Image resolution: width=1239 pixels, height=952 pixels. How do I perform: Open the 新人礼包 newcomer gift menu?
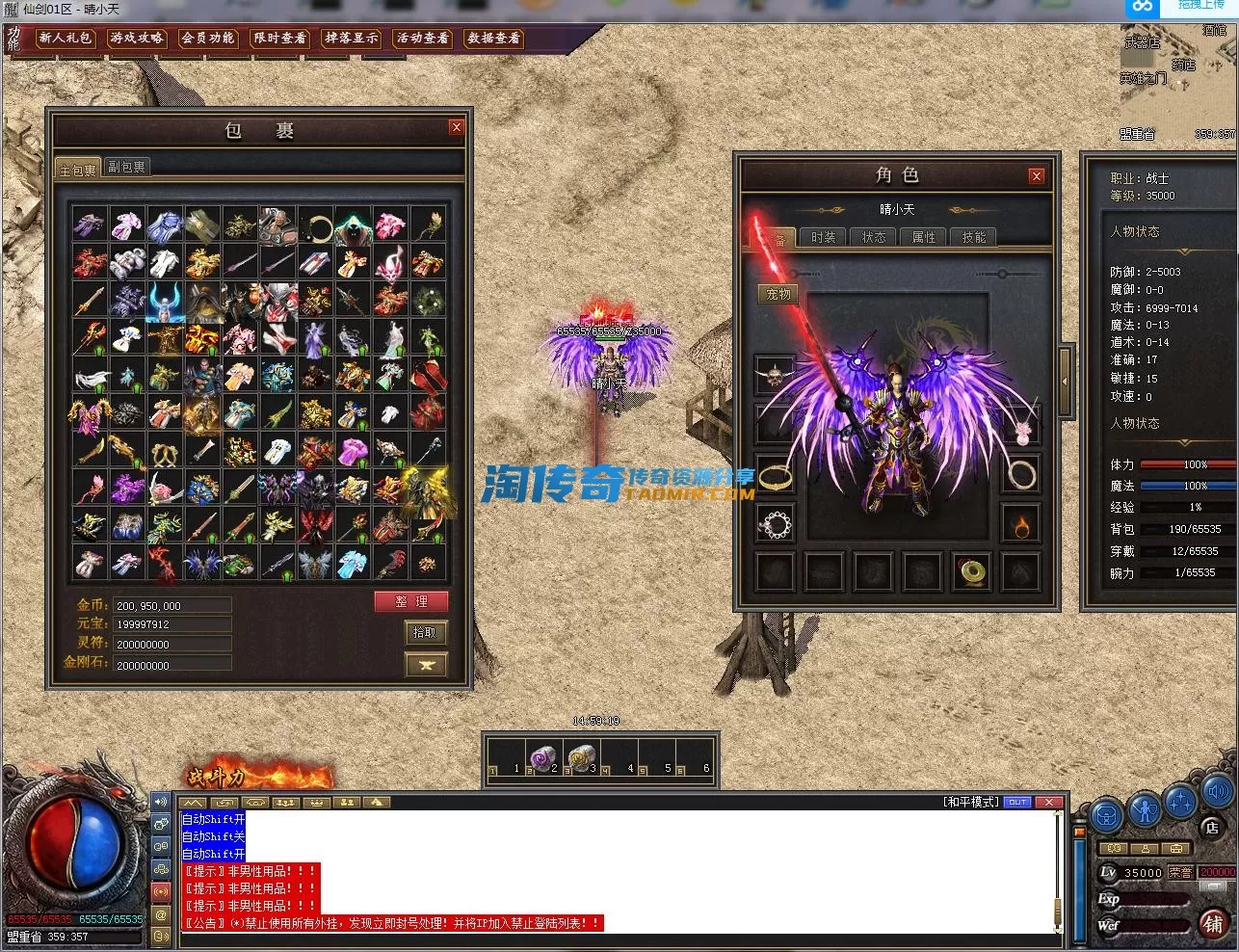point(65,39)
